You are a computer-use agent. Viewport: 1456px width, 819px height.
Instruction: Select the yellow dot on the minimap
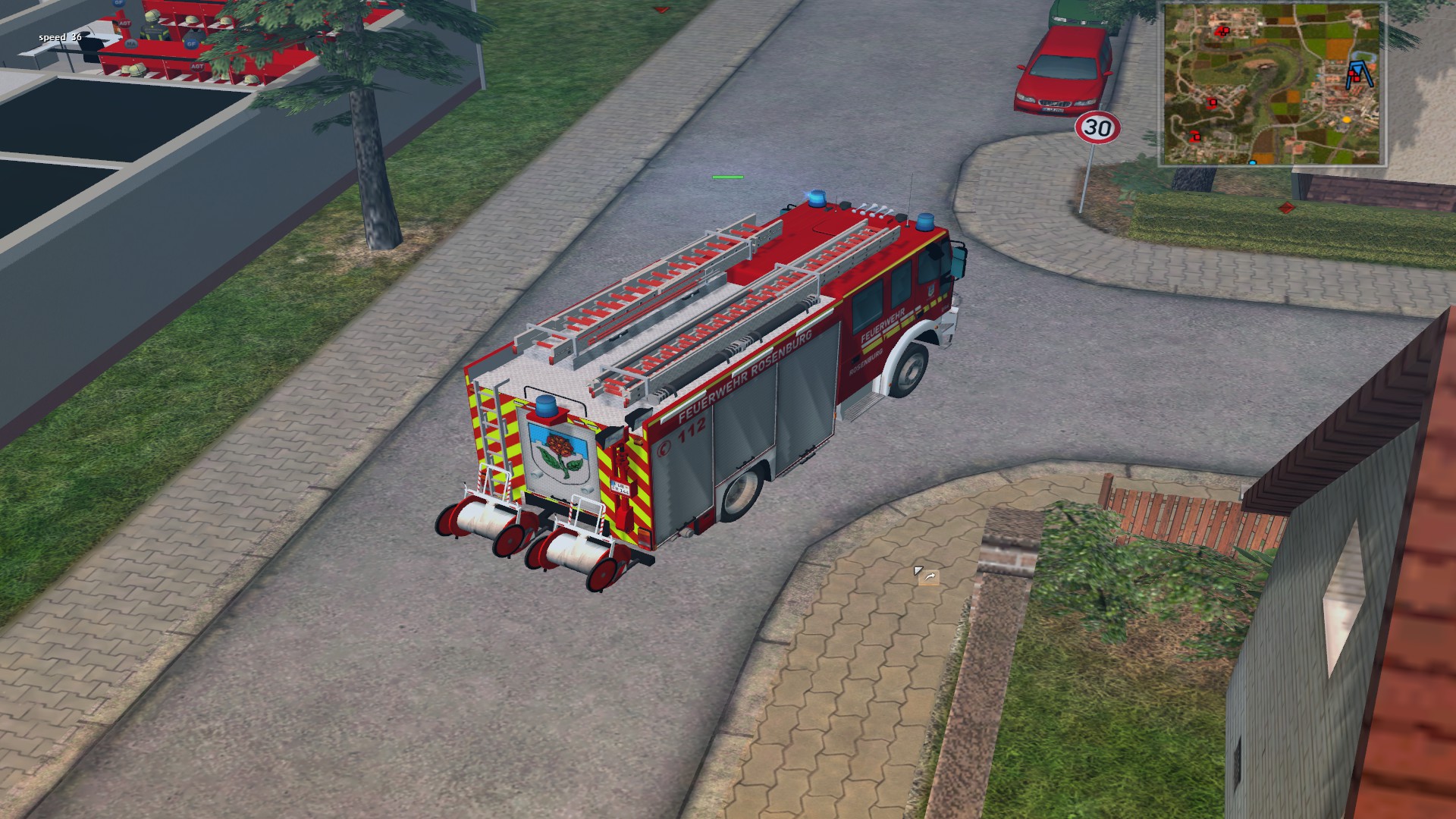[x=1347, y=119]
